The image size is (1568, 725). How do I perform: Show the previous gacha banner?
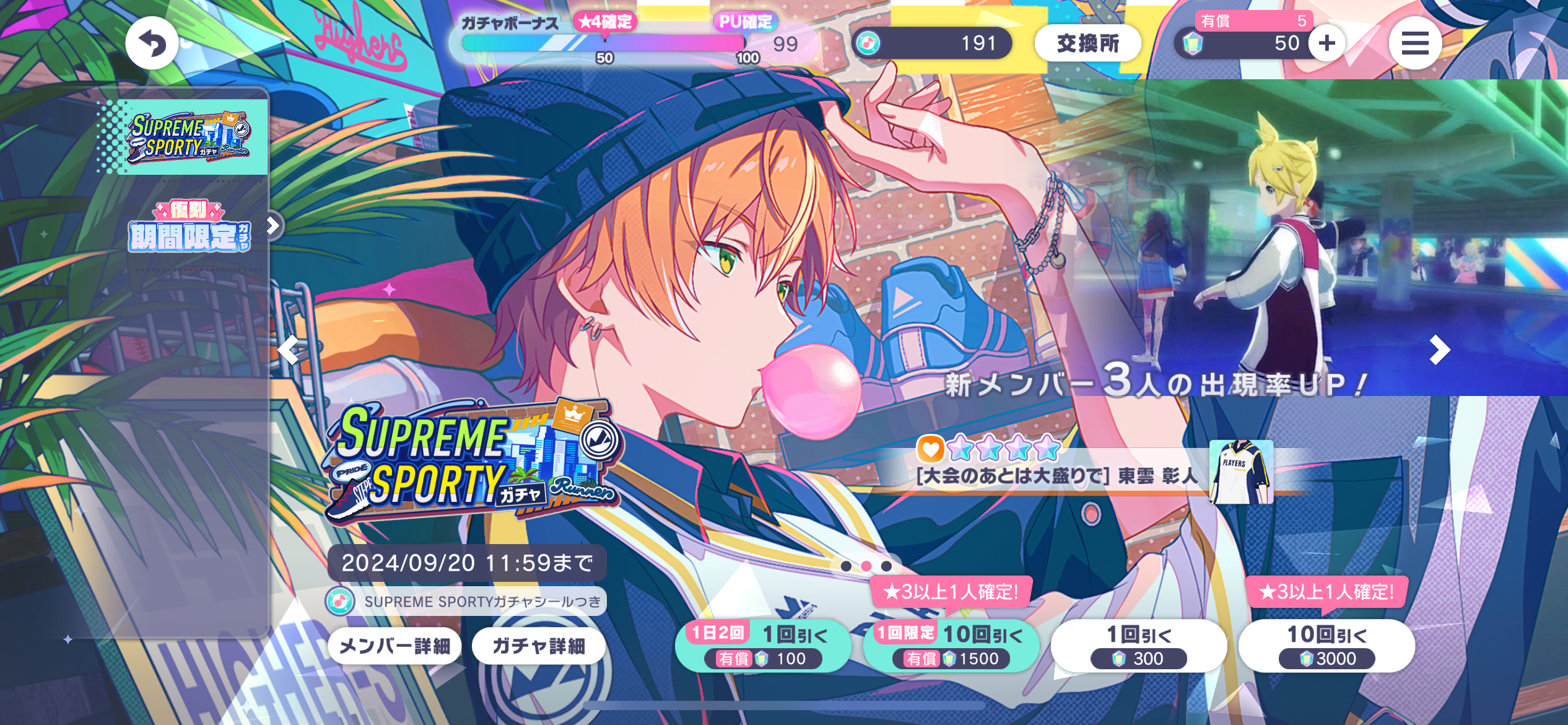coord(289,350)
